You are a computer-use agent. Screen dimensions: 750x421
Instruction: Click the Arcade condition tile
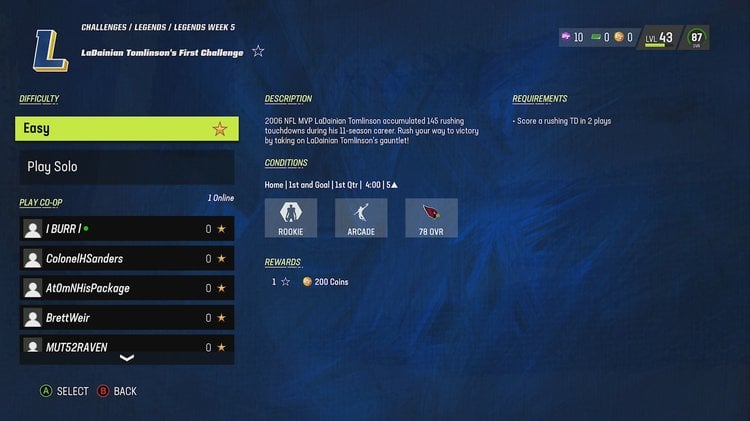[361, 218]
